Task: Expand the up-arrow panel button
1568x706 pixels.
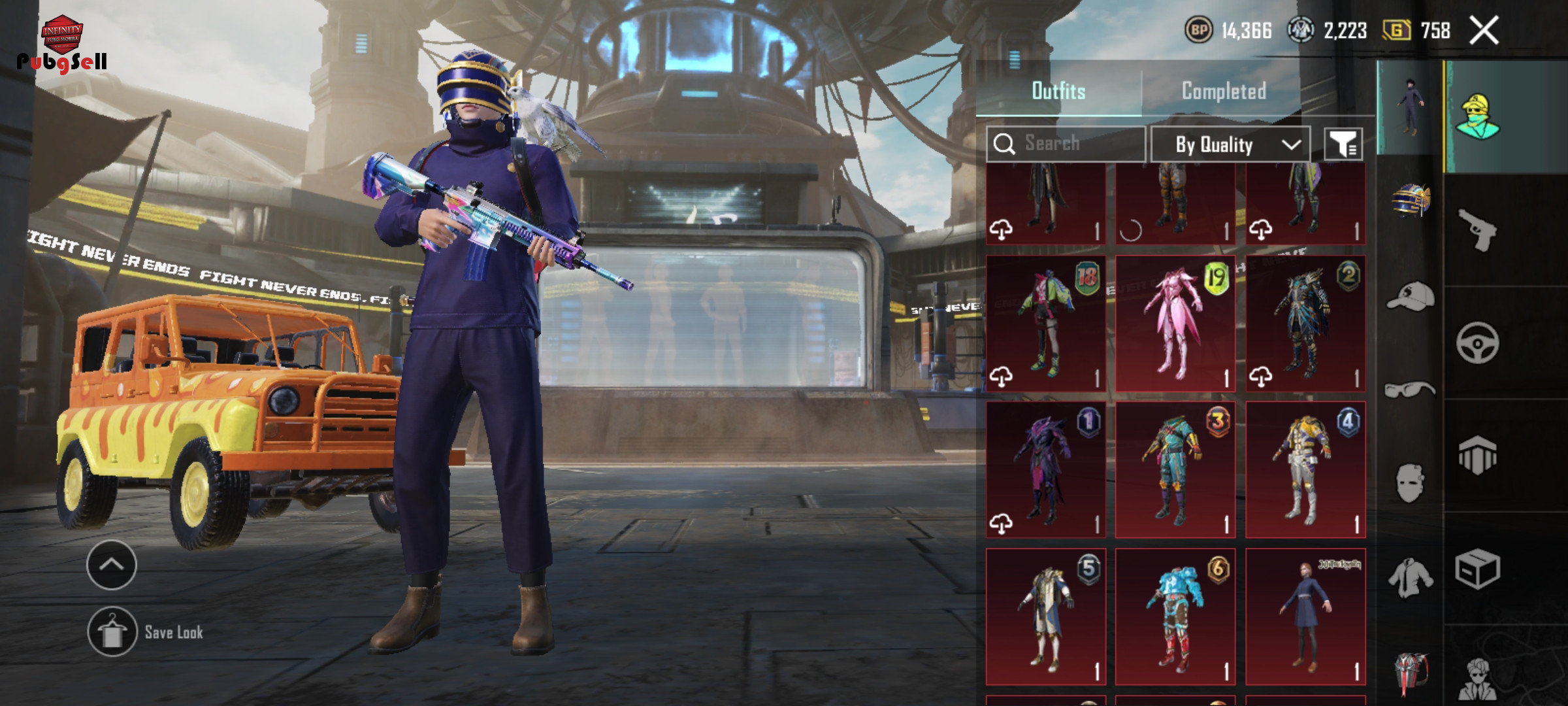Action: (x=112, y=565)
